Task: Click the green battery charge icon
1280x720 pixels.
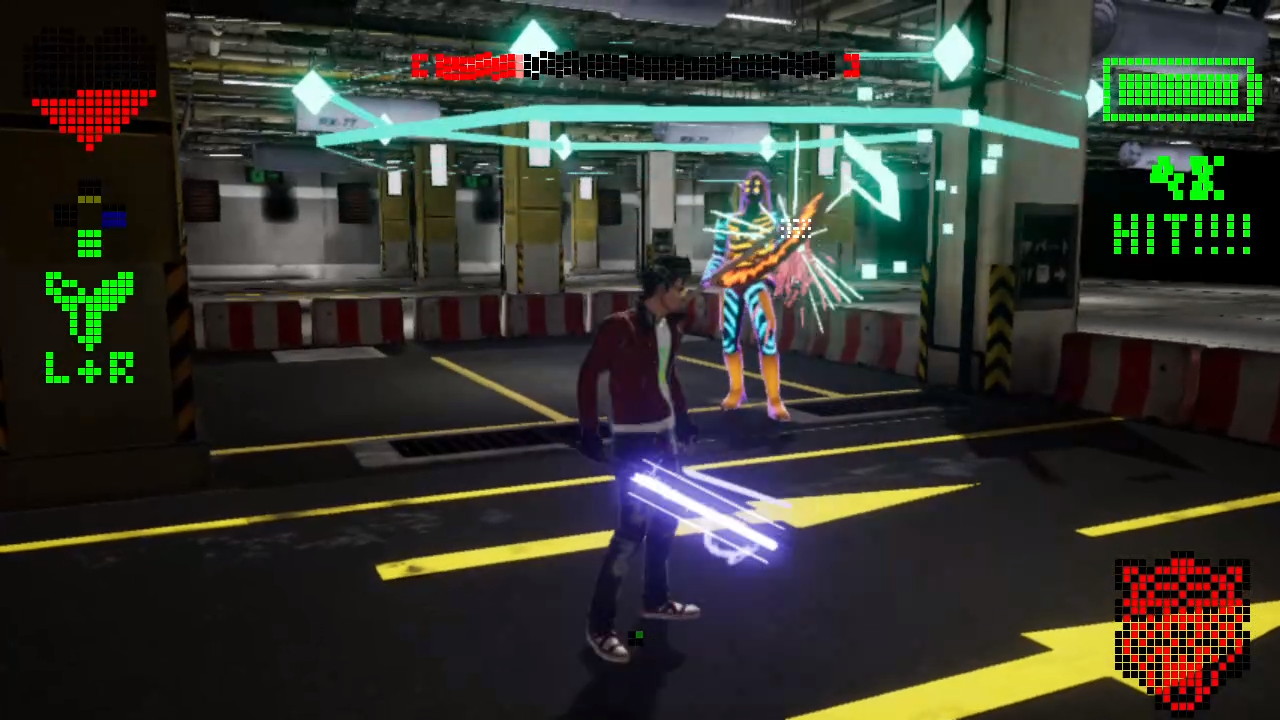Action: [1180, 90]
